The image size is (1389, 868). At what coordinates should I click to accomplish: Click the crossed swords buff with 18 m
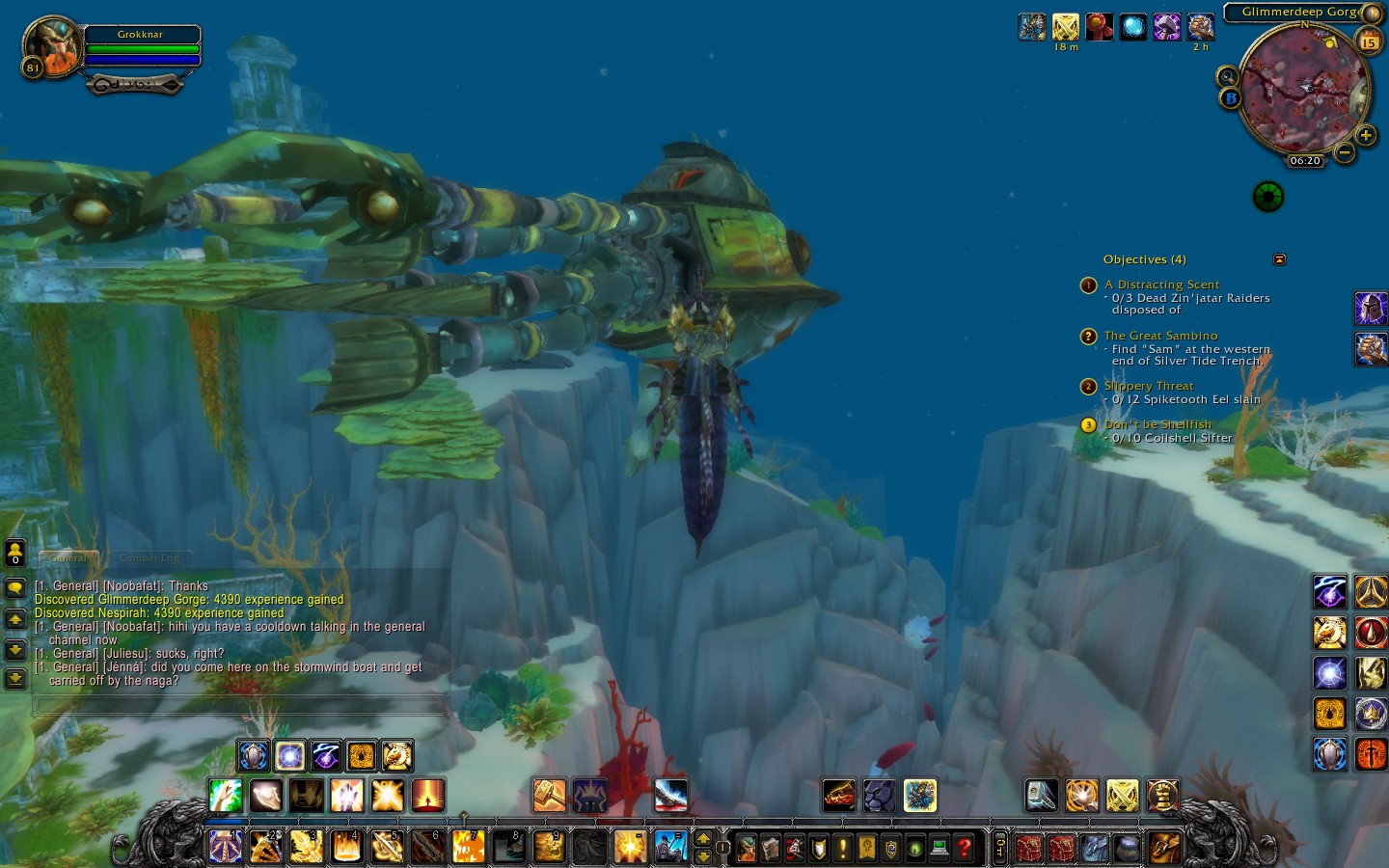[x=1065, y=27]
